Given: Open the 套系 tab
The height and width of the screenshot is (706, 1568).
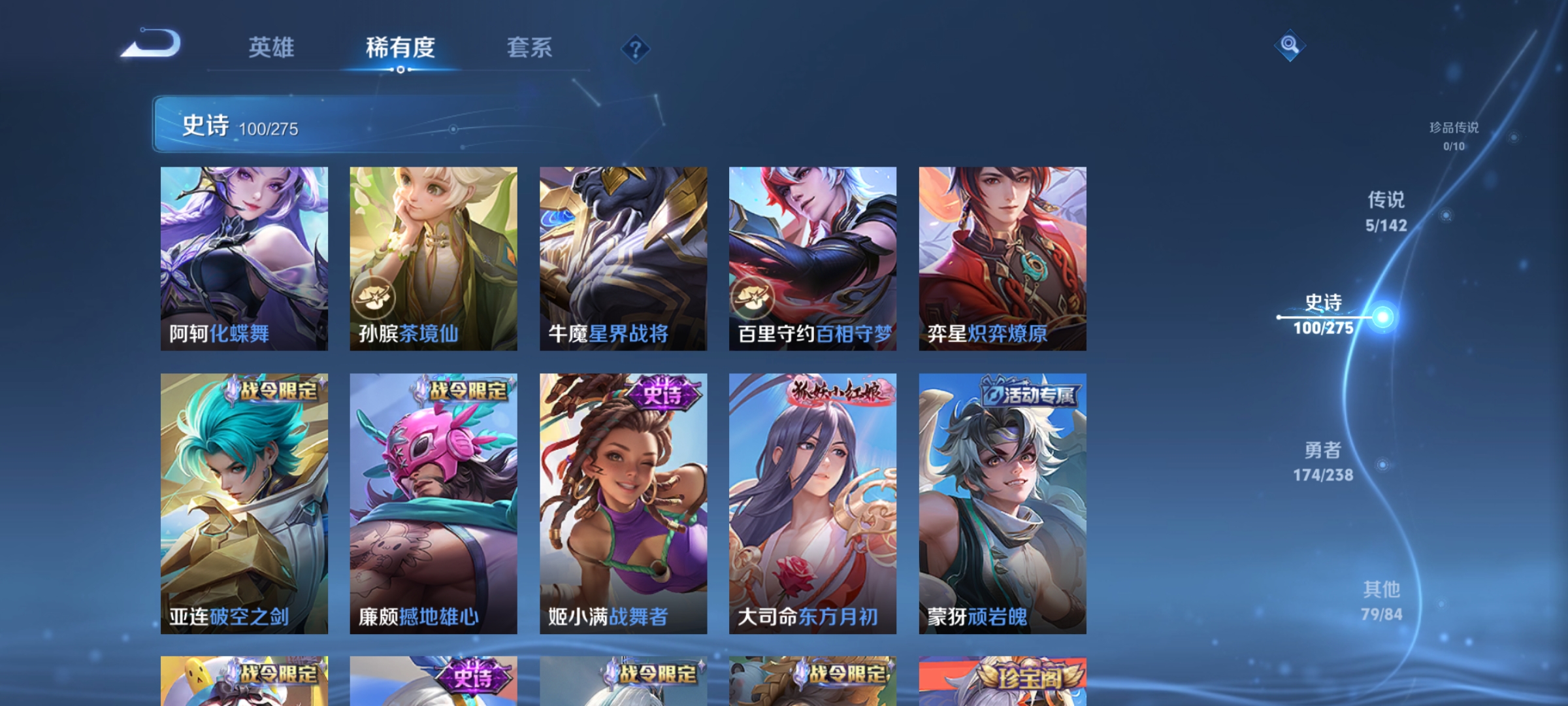Looking at the screenshot, I should point(531,47).
